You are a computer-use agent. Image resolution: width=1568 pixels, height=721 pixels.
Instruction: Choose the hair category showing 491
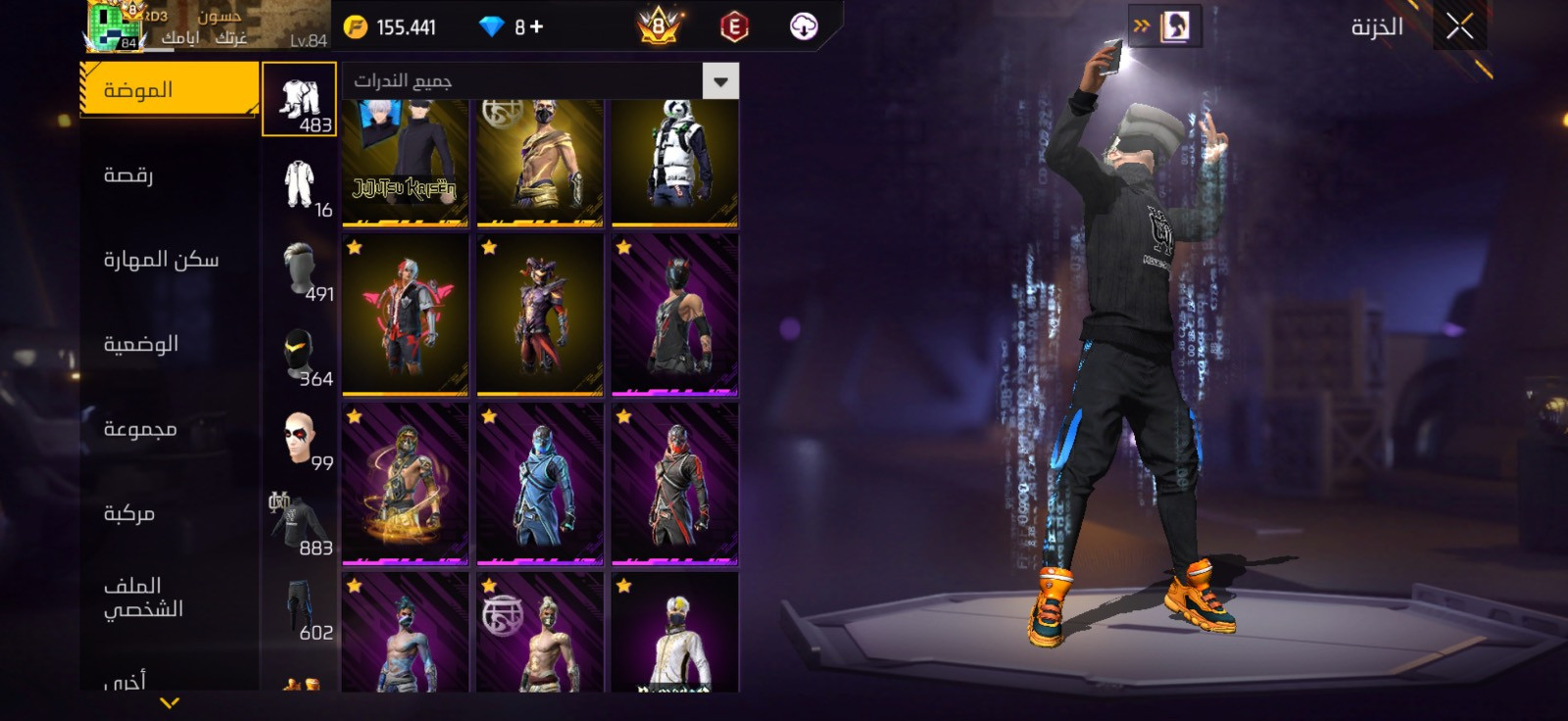click(x=300, y=269)
